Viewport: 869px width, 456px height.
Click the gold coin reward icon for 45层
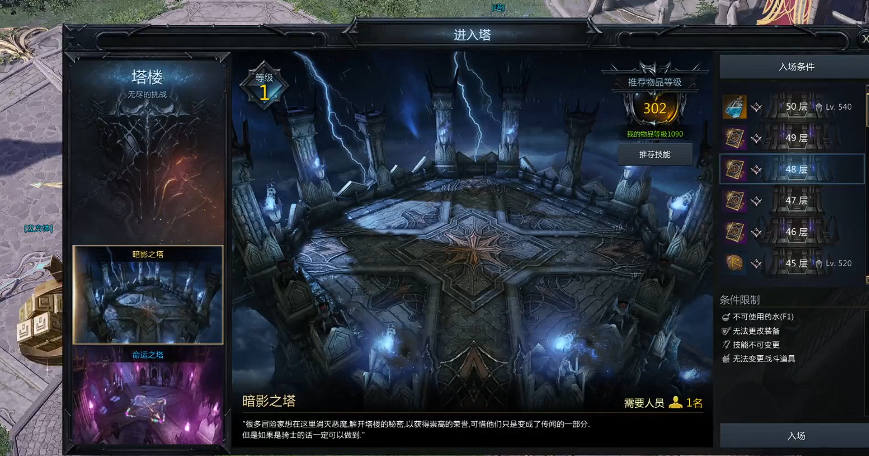tap(735, 262)
